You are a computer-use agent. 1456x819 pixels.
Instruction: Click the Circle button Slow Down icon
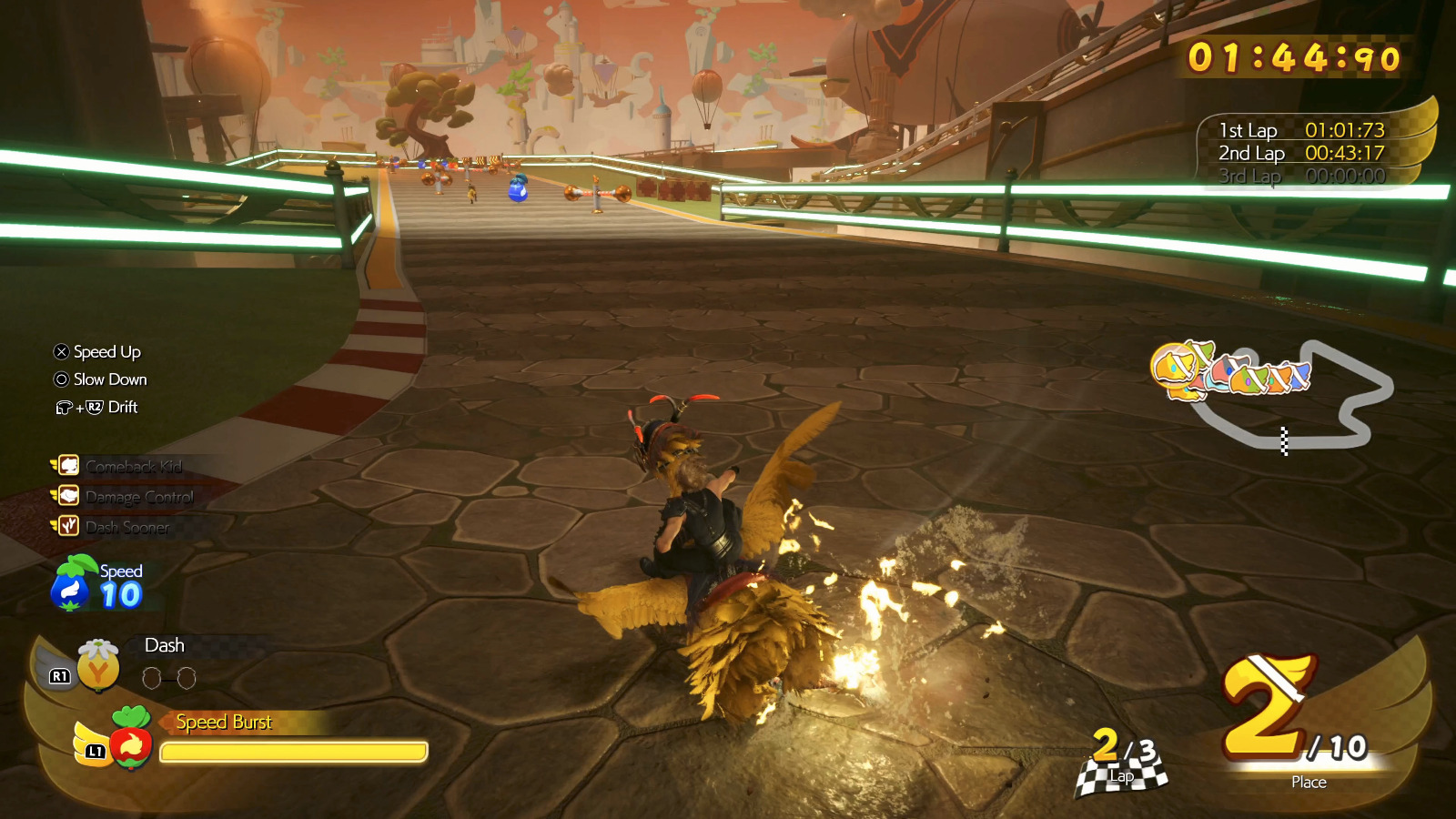click(x=60, y=379)
